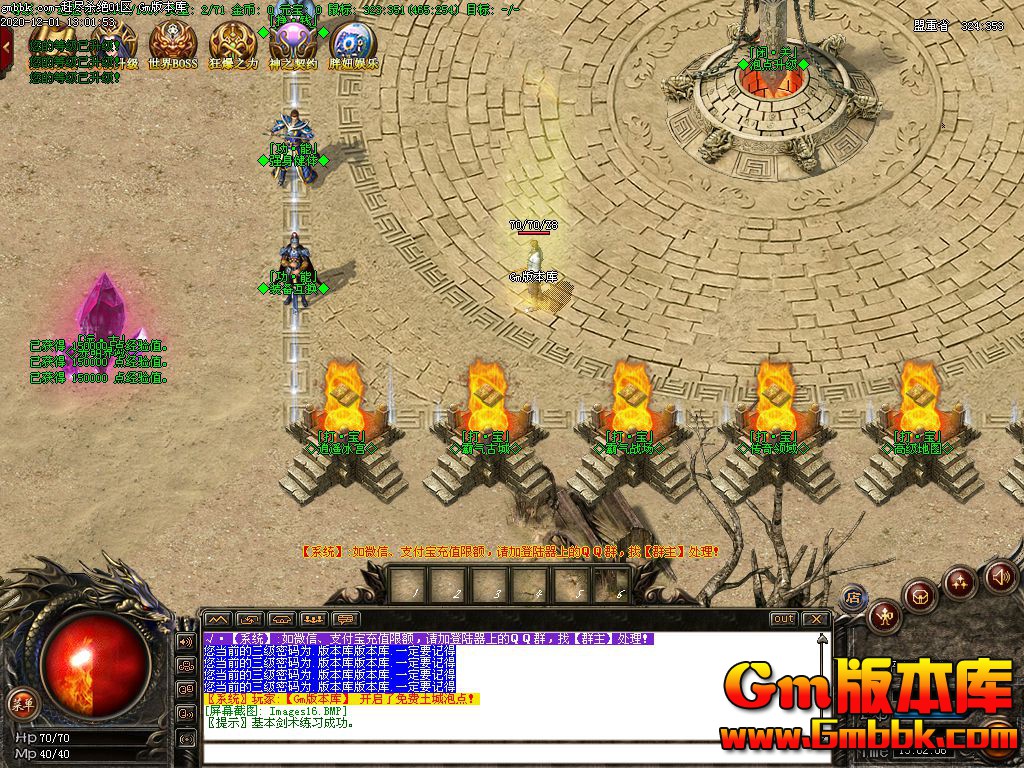Screen dimensions: 1024x768
Task: Click the 'out' button above the chat
Action: pyautogui.click(x=784, y=619)
